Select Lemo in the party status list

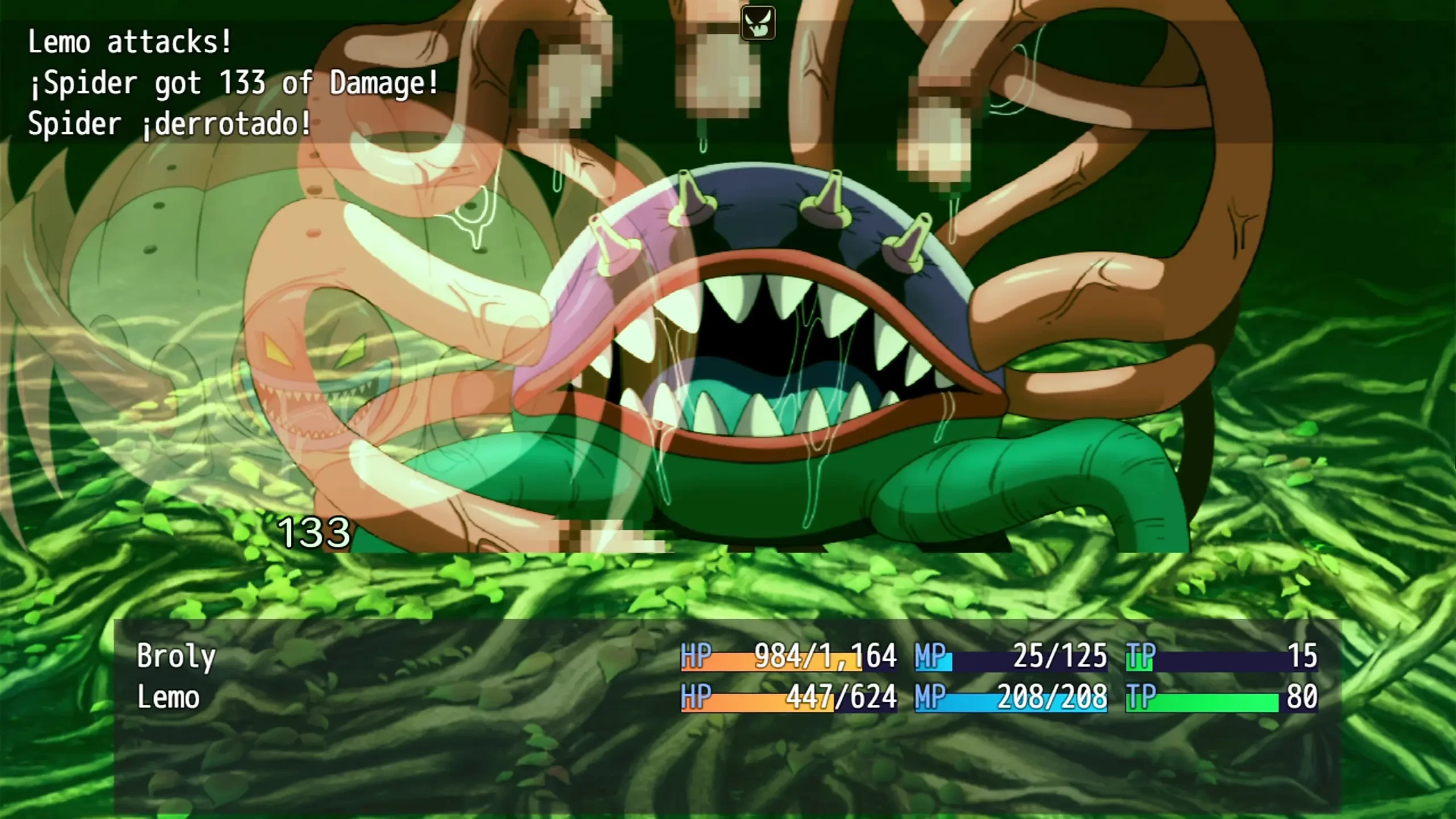[x=168, y=697]
